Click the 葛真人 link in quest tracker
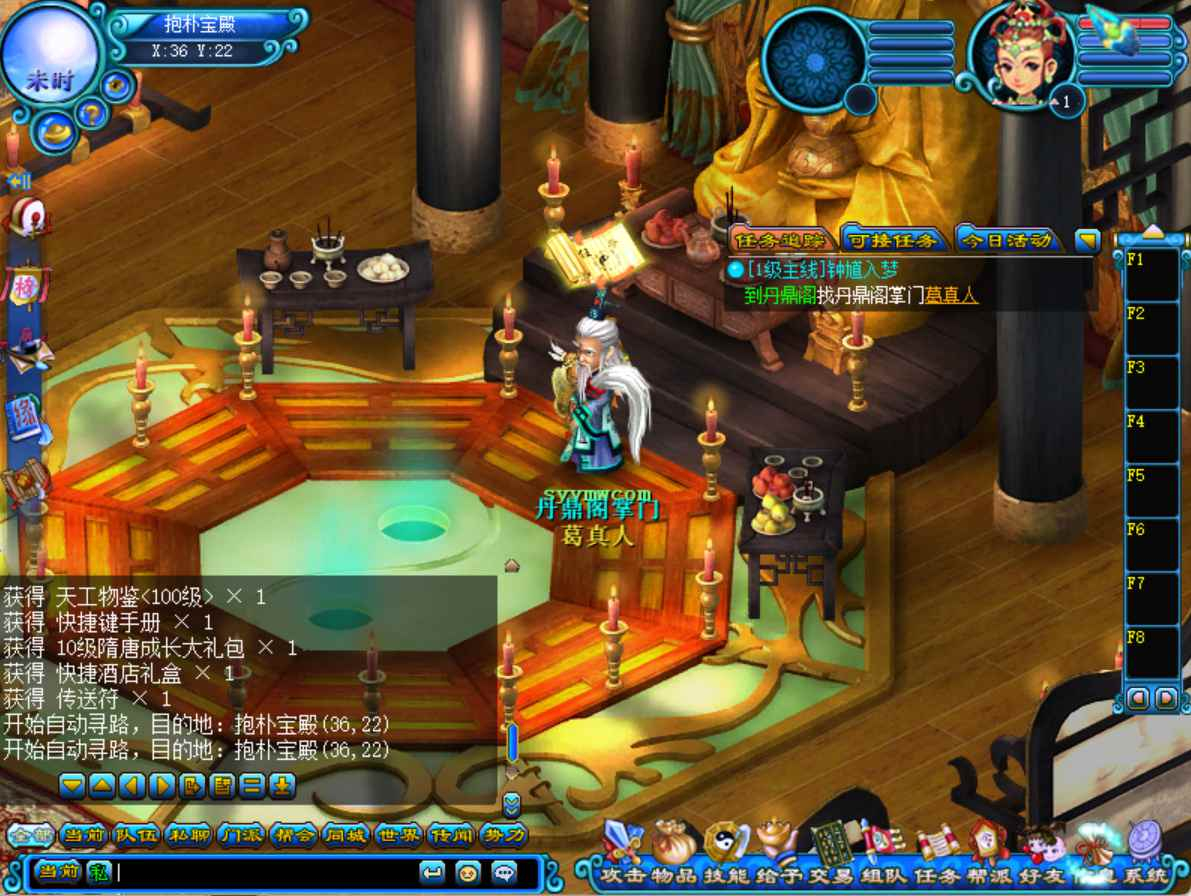 (950, 295)
